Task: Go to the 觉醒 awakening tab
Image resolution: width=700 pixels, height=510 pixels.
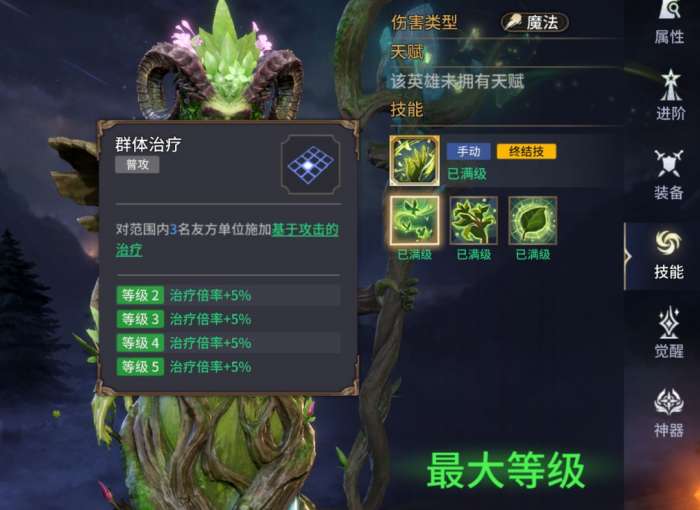Action: coord(669,333)
